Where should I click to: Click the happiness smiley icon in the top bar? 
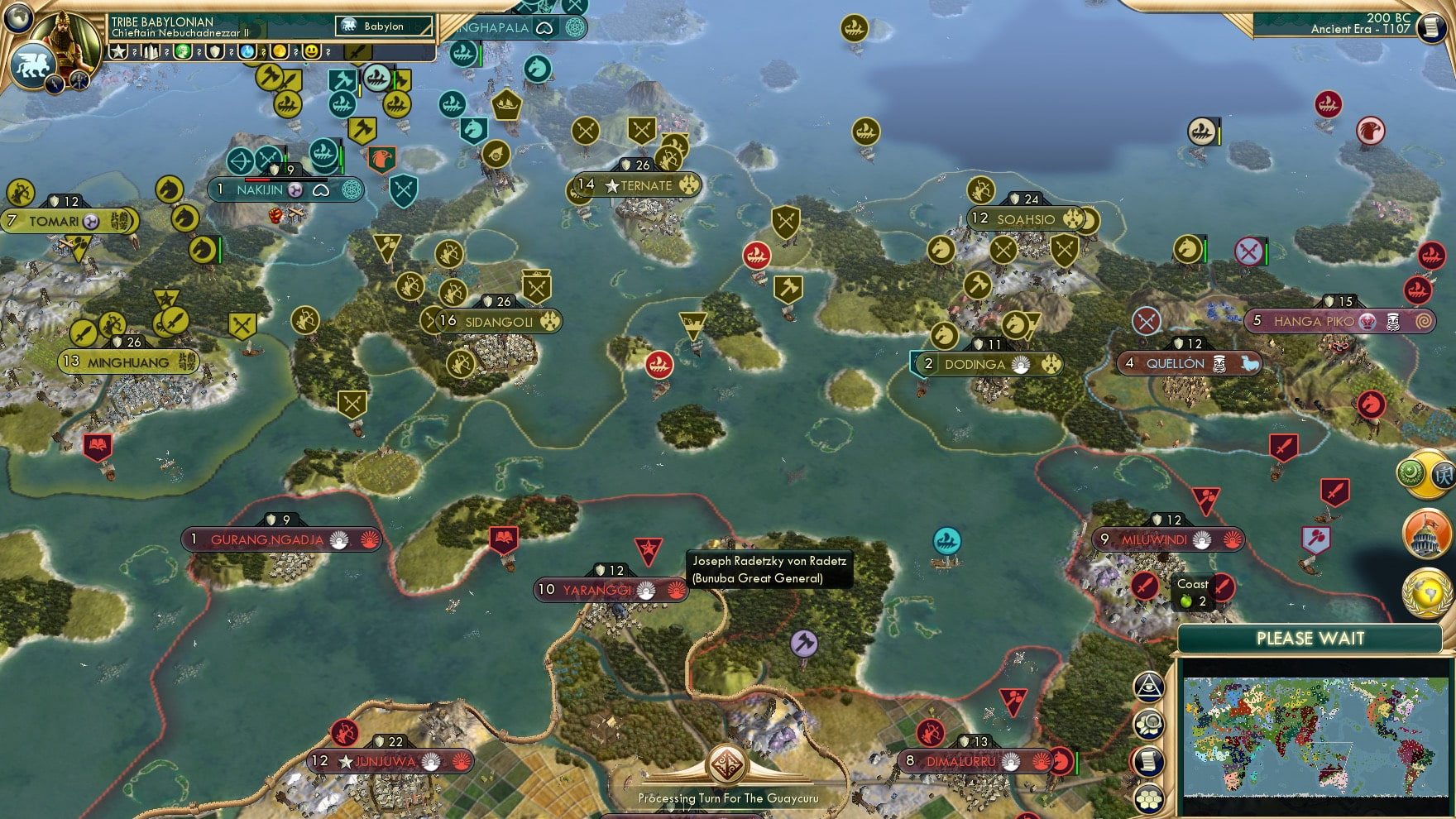point(312,52)
